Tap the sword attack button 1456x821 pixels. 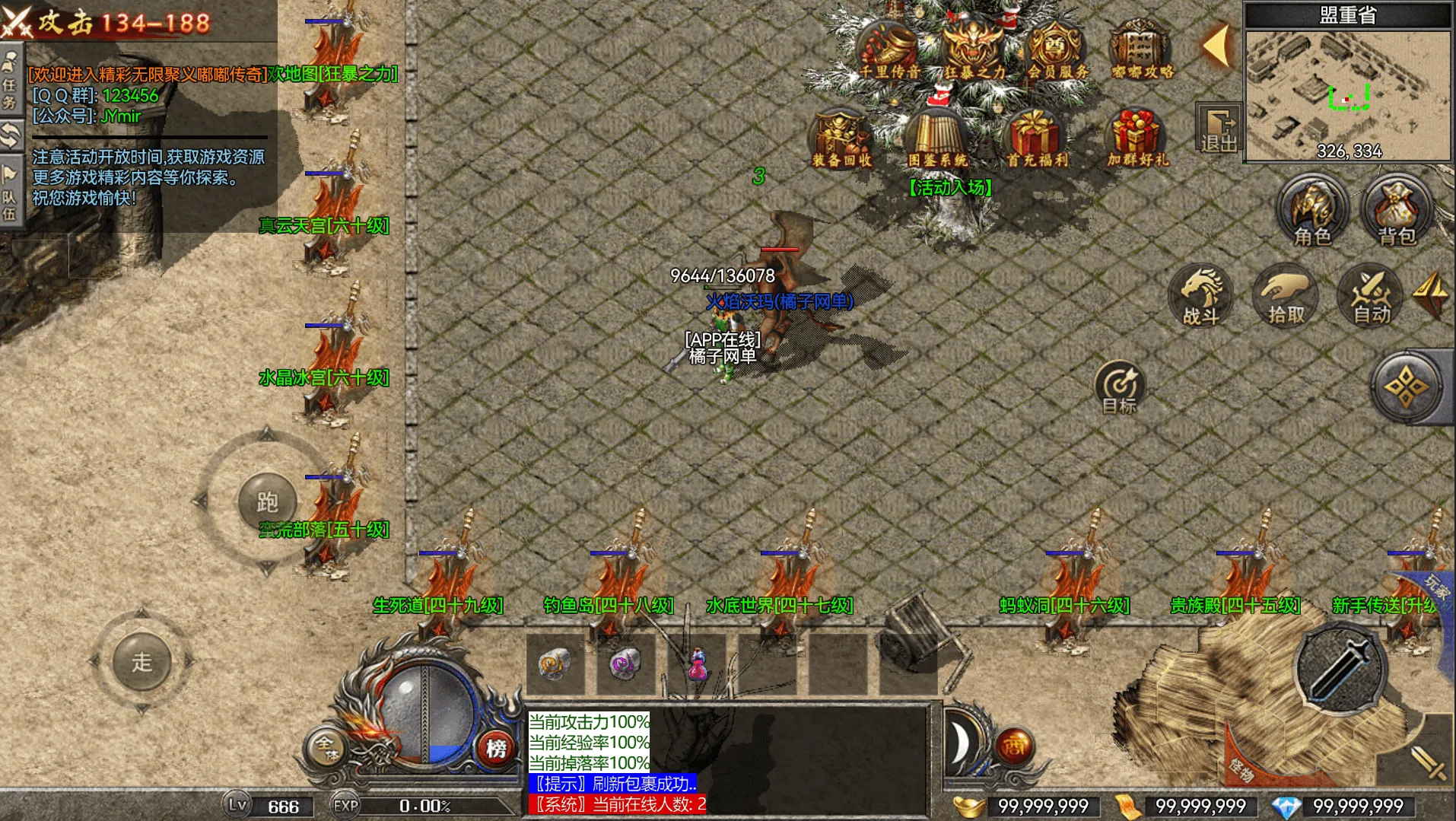pyautogui.click(x=1340, y=667)
